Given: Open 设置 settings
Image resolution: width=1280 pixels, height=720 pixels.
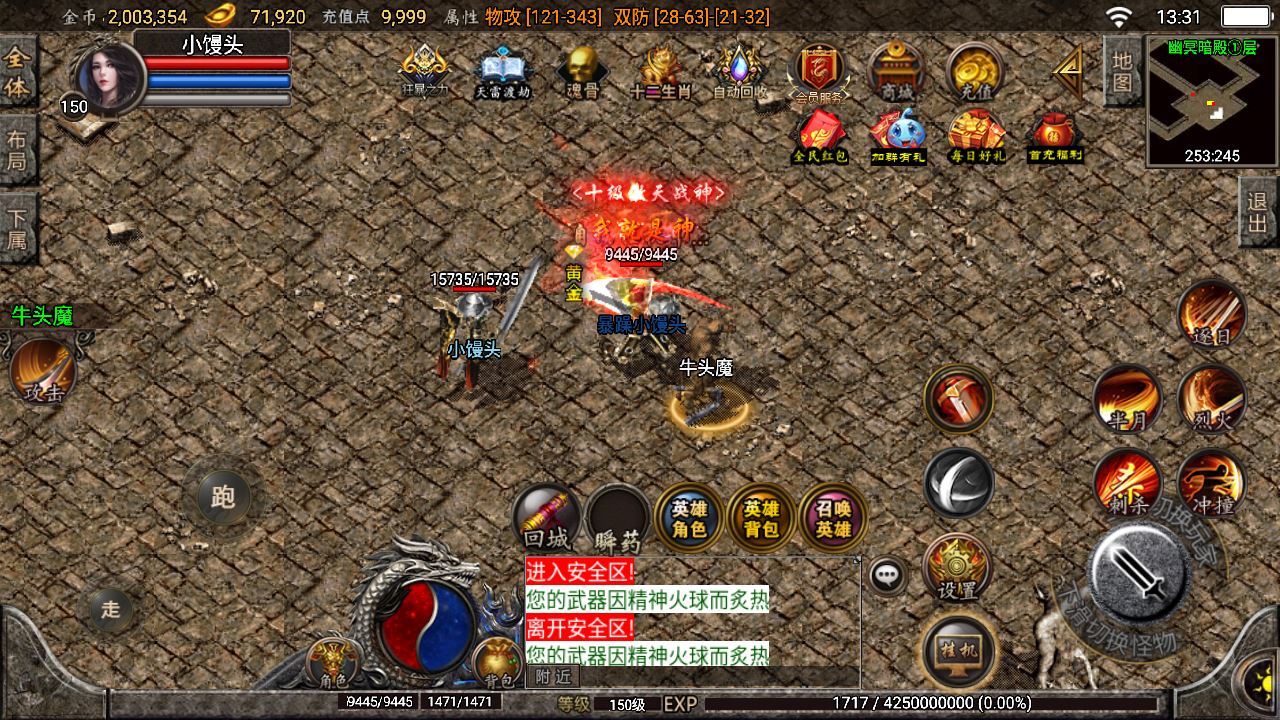Looking at the screenshot, I should (x=957, y=568).
